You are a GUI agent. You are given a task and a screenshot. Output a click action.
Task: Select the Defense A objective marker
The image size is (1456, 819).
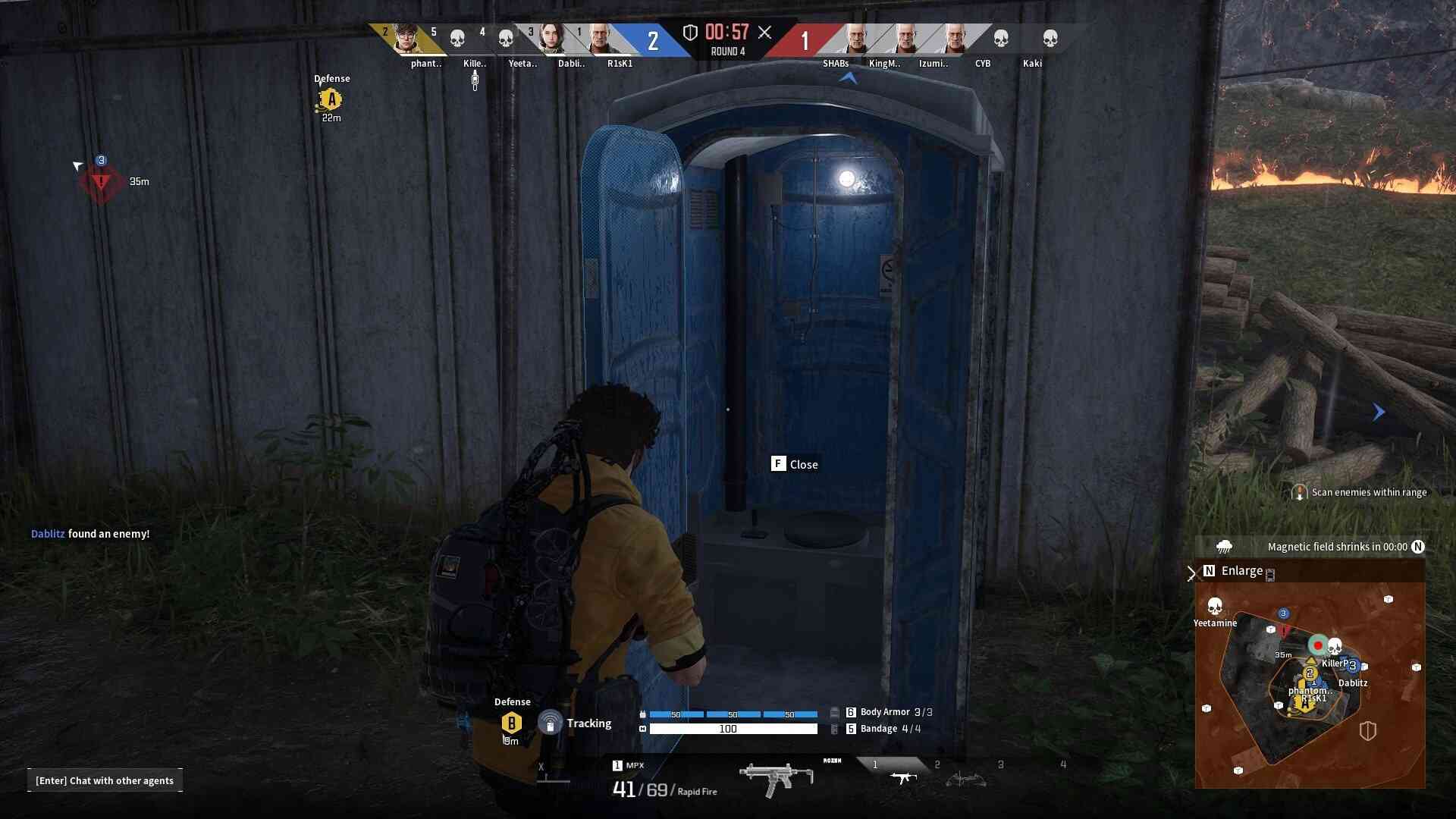331,99
